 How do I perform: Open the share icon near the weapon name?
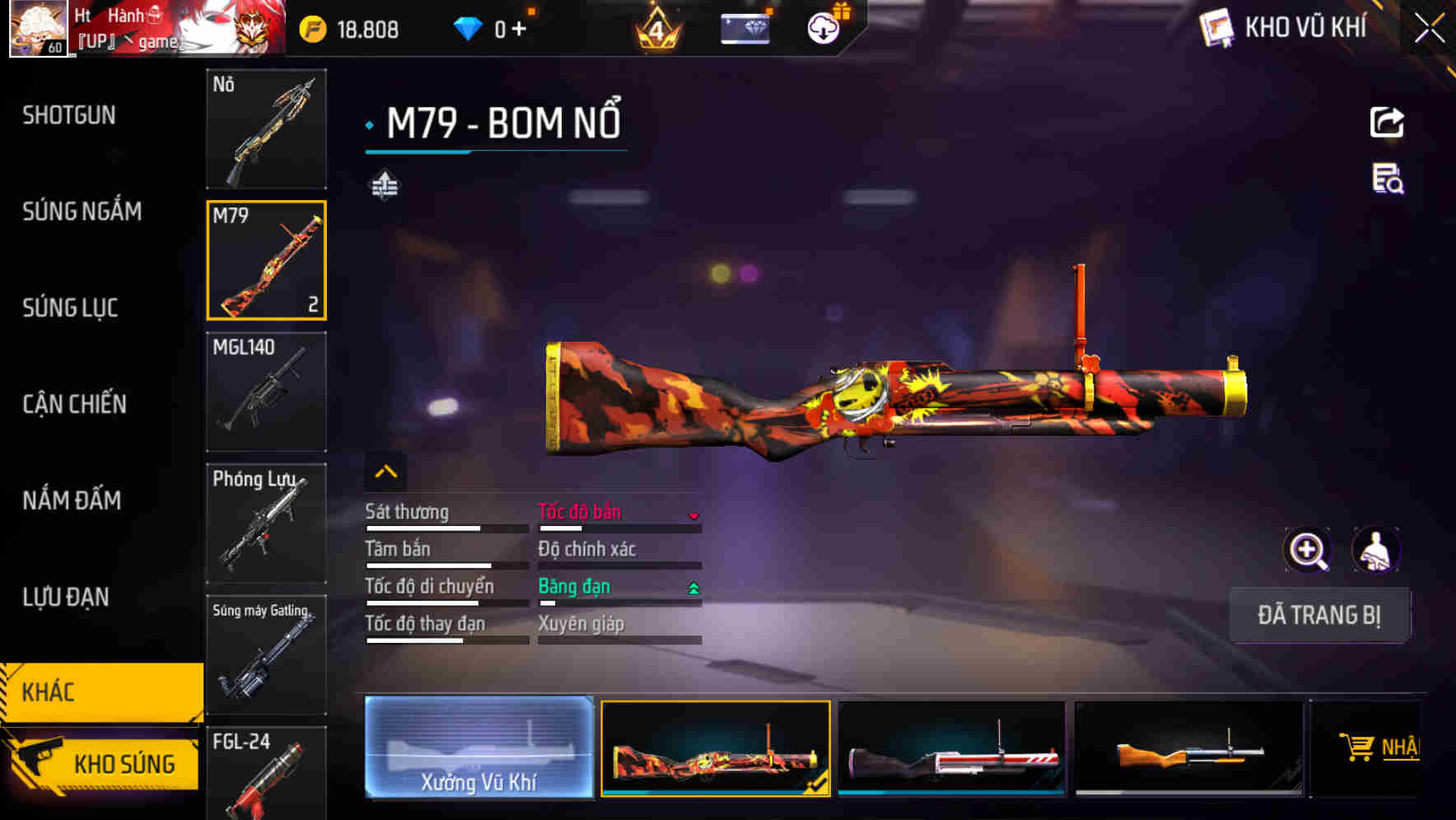tap(1387, 122)
